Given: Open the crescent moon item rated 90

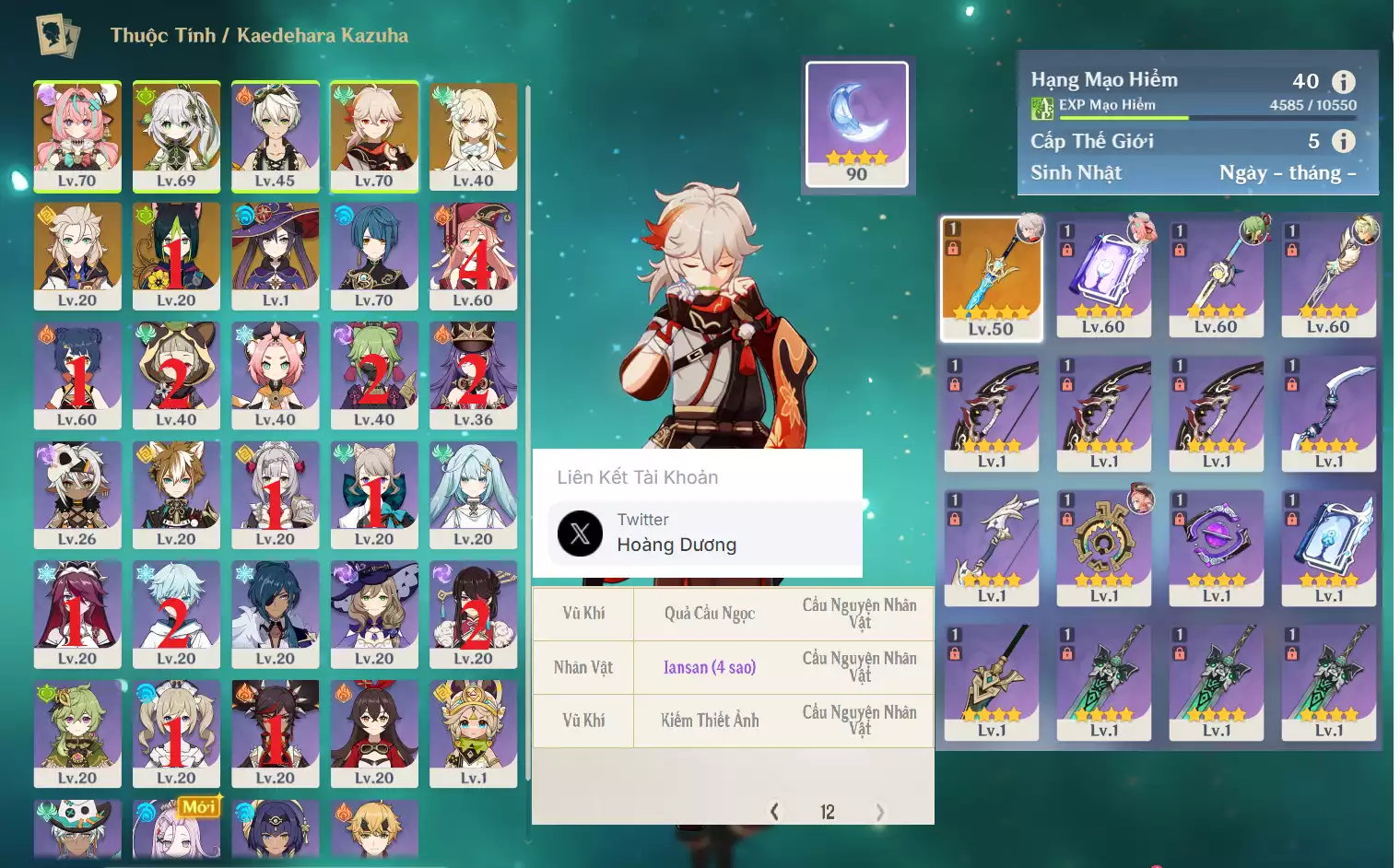Looking at the screenshot, I should point(856,124).
